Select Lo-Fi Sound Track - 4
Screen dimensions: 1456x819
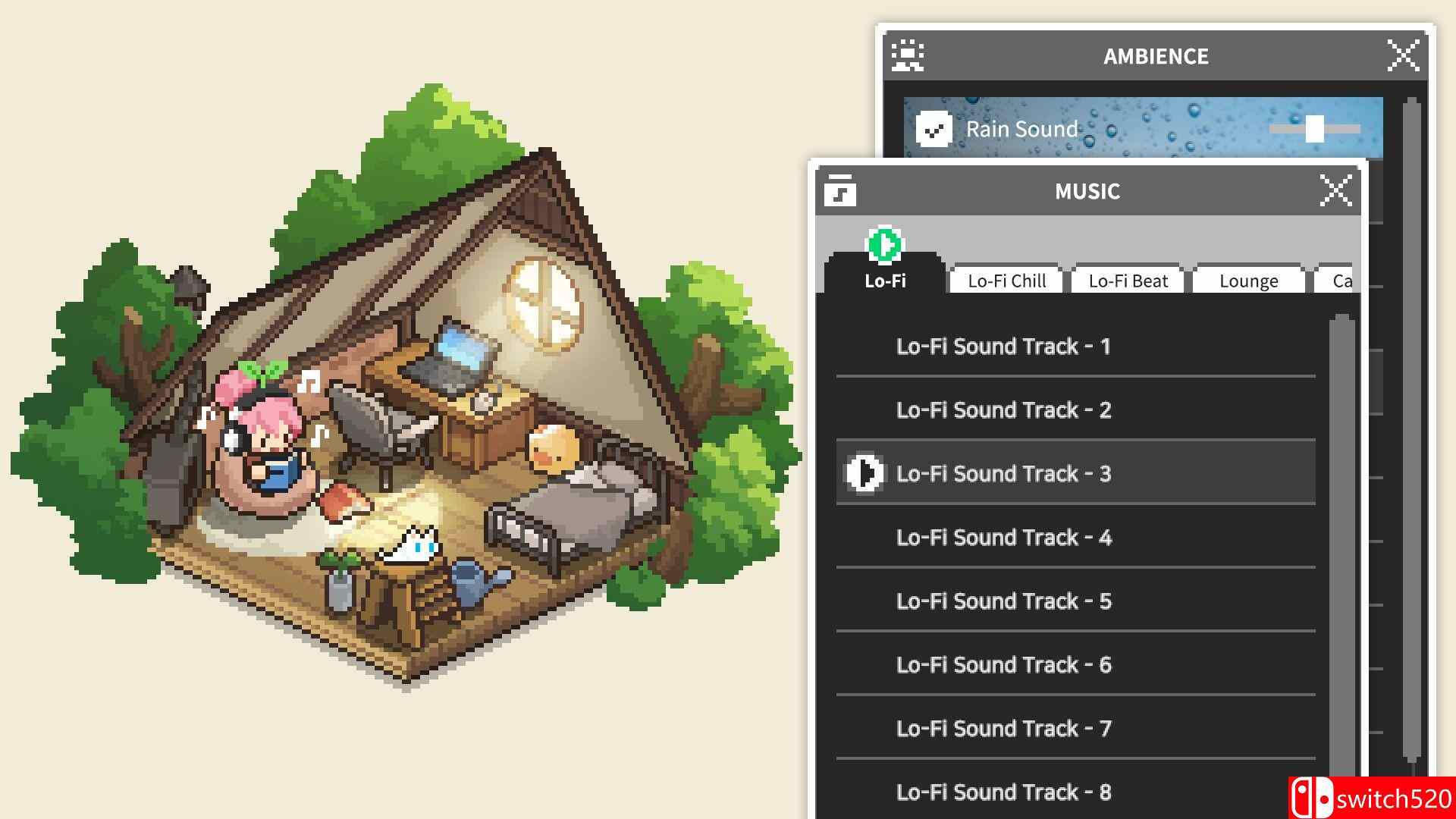click(x=1003, y=537)
